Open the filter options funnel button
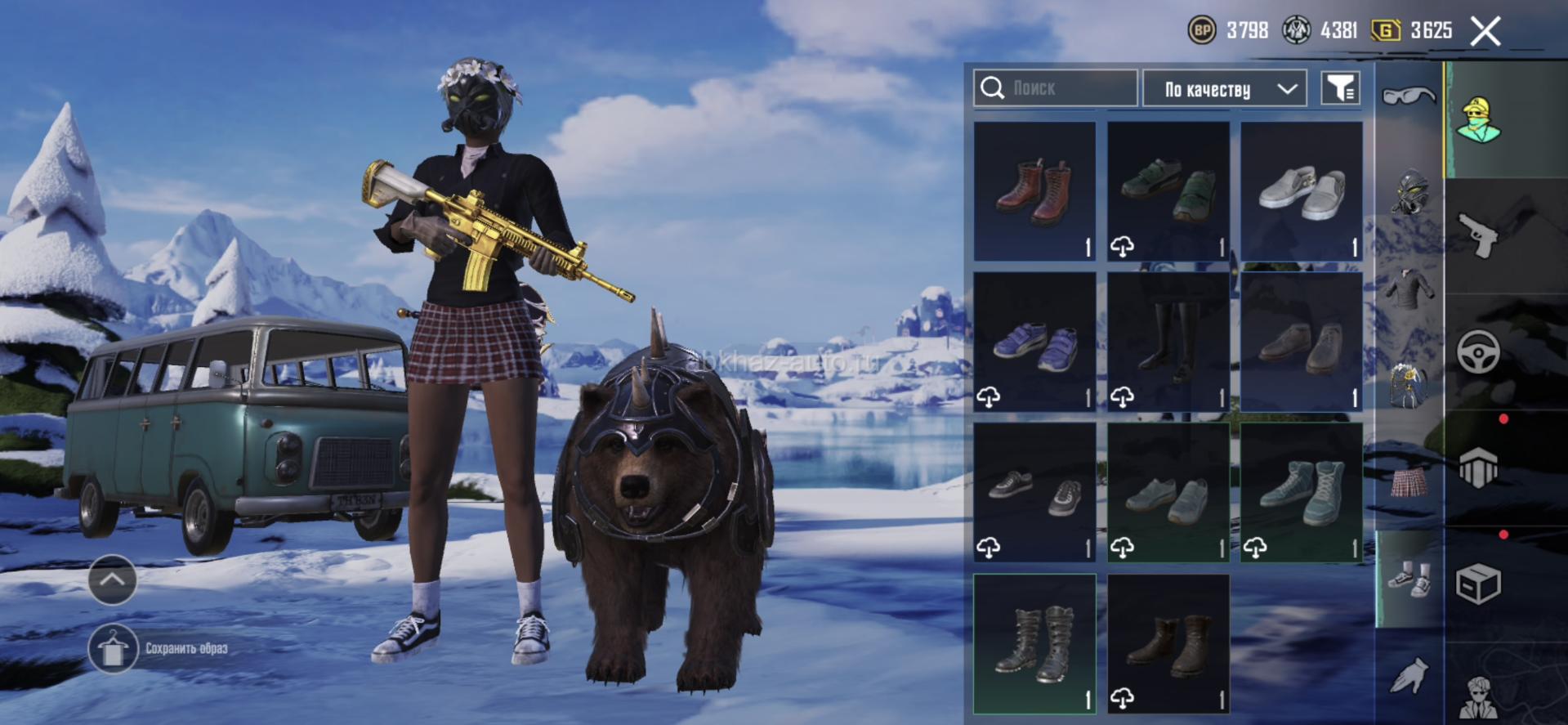 pos(1340,88)
